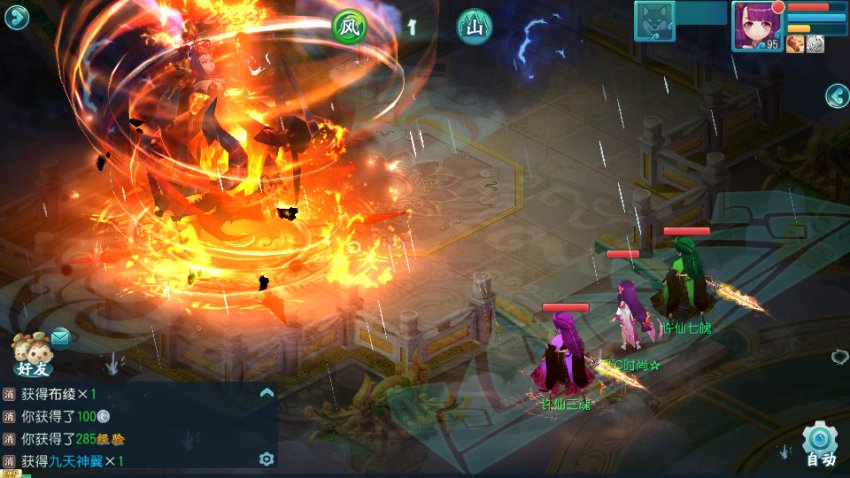Inspect the meat buff icon
This screenshot has height=478, width=850.
tap(795, 44)
